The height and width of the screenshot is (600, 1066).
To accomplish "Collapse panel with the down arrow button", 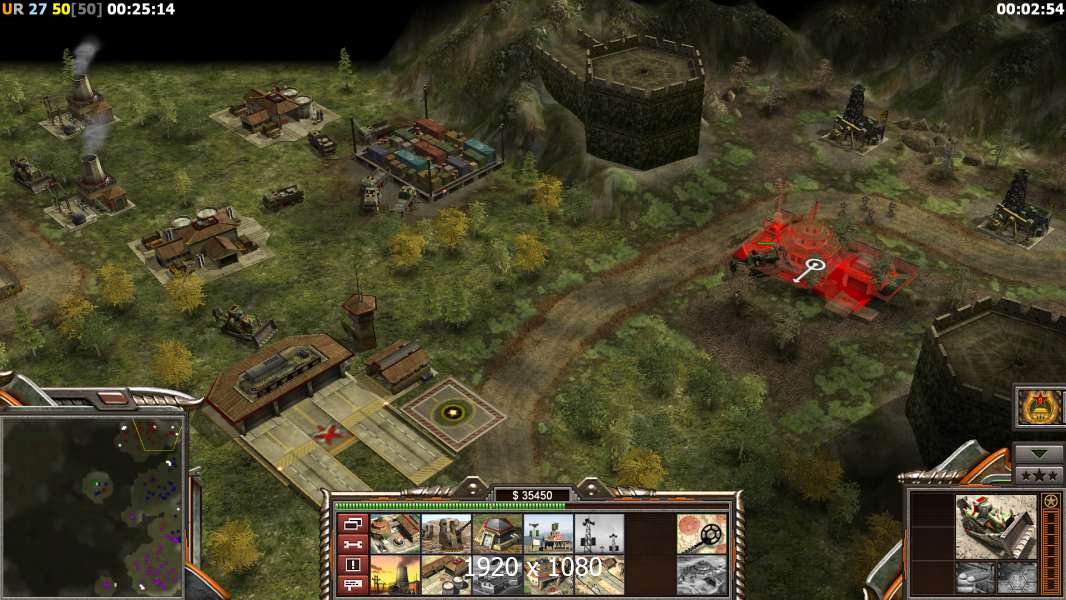I will point(1038,454).
